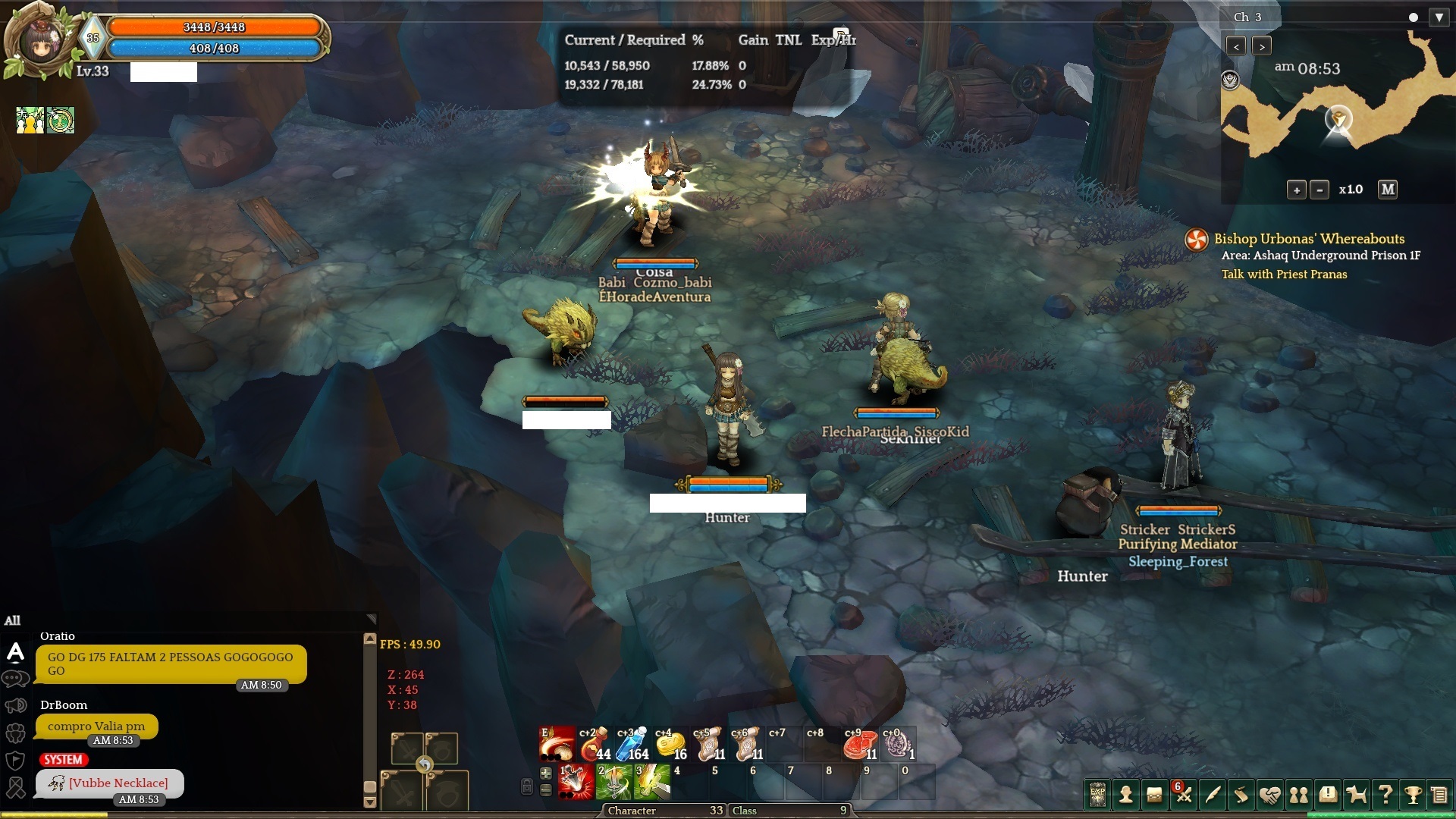Activate the green sword skill in slot 2

click(613, 782)
